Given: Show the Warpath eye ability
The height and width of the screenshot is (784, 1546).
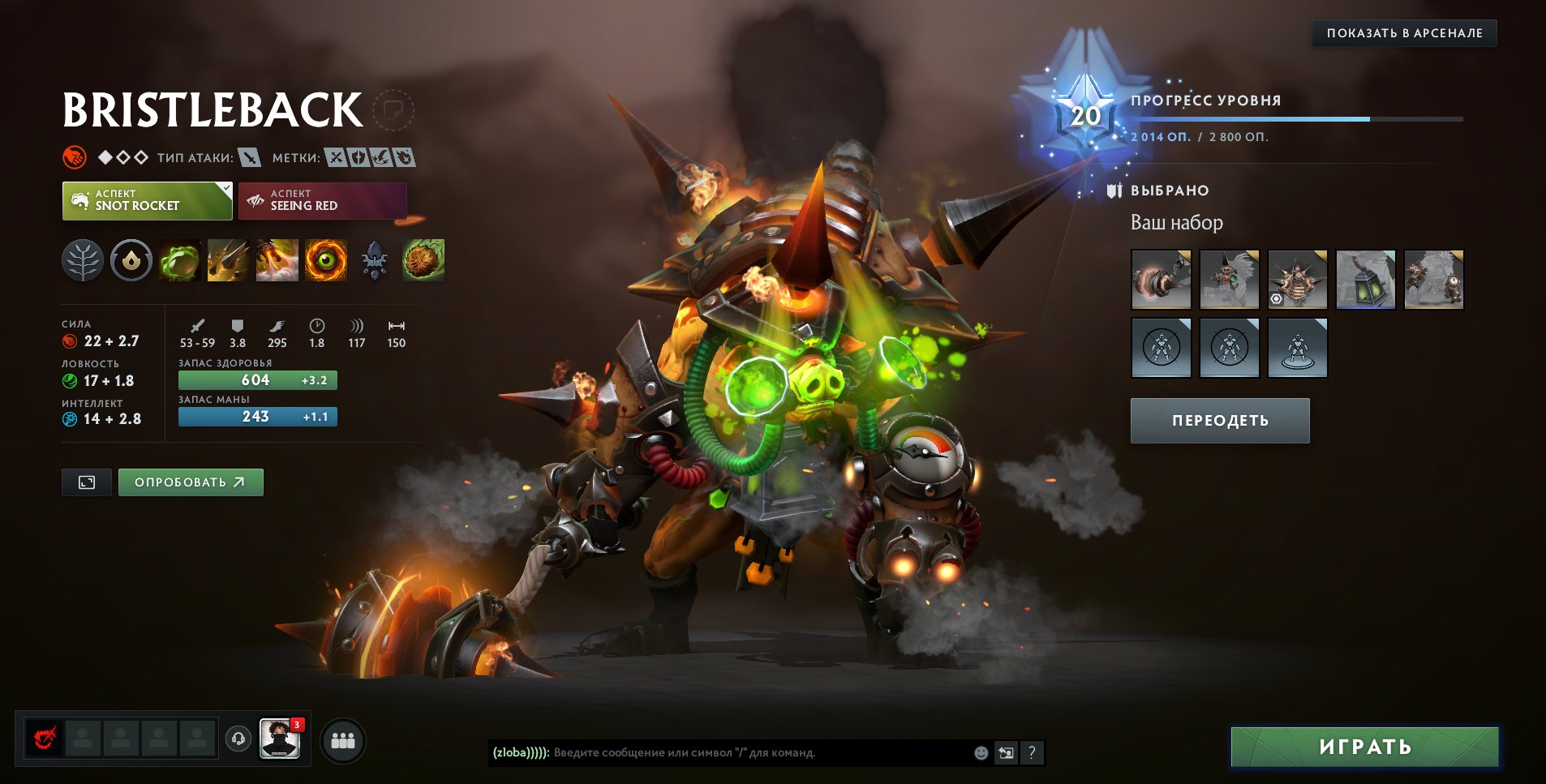Looking at the screenshot, I should click(x=326, y=261).
